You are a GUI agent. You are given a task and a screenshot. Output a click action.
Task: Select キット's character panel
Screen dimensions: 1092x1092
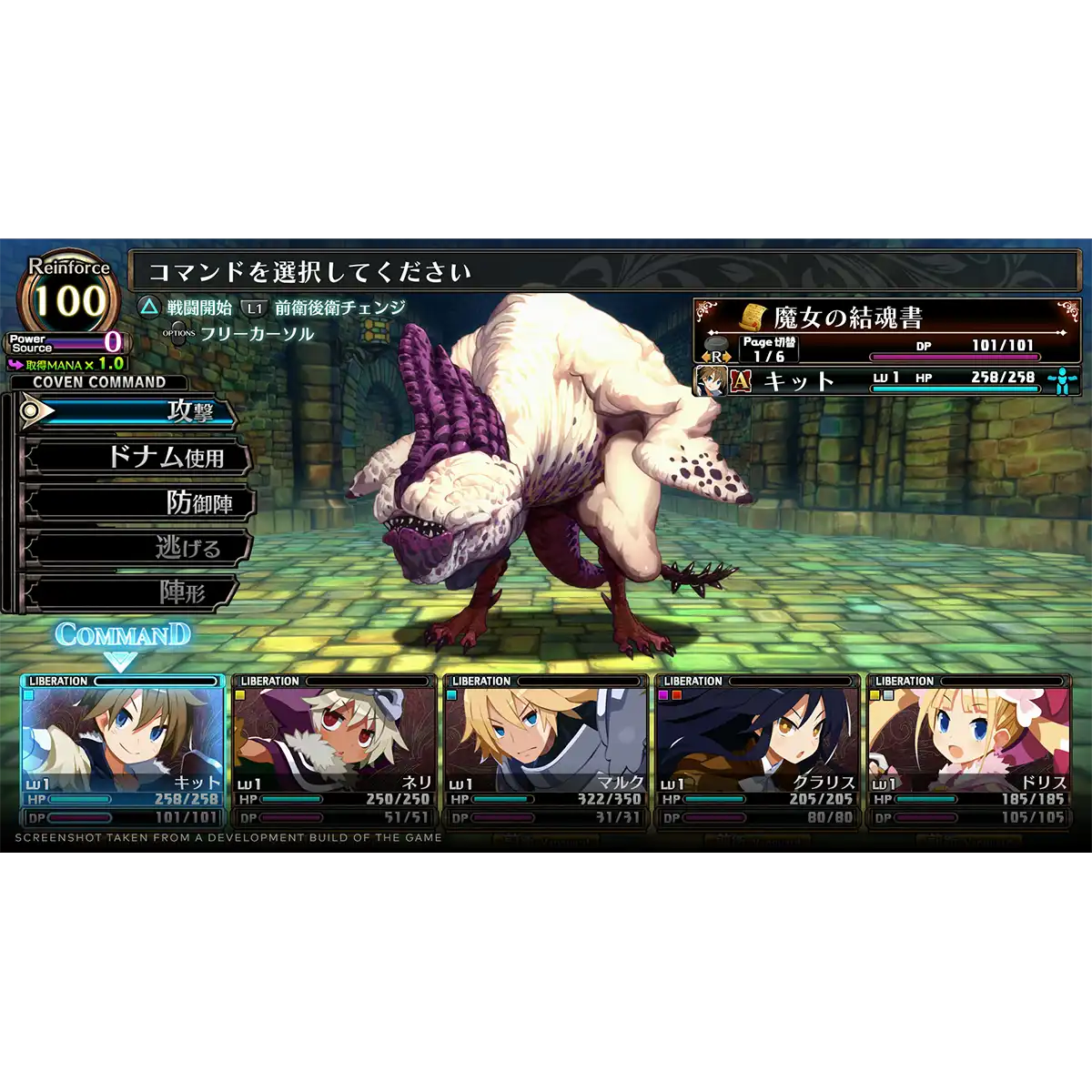click(122, 750)
